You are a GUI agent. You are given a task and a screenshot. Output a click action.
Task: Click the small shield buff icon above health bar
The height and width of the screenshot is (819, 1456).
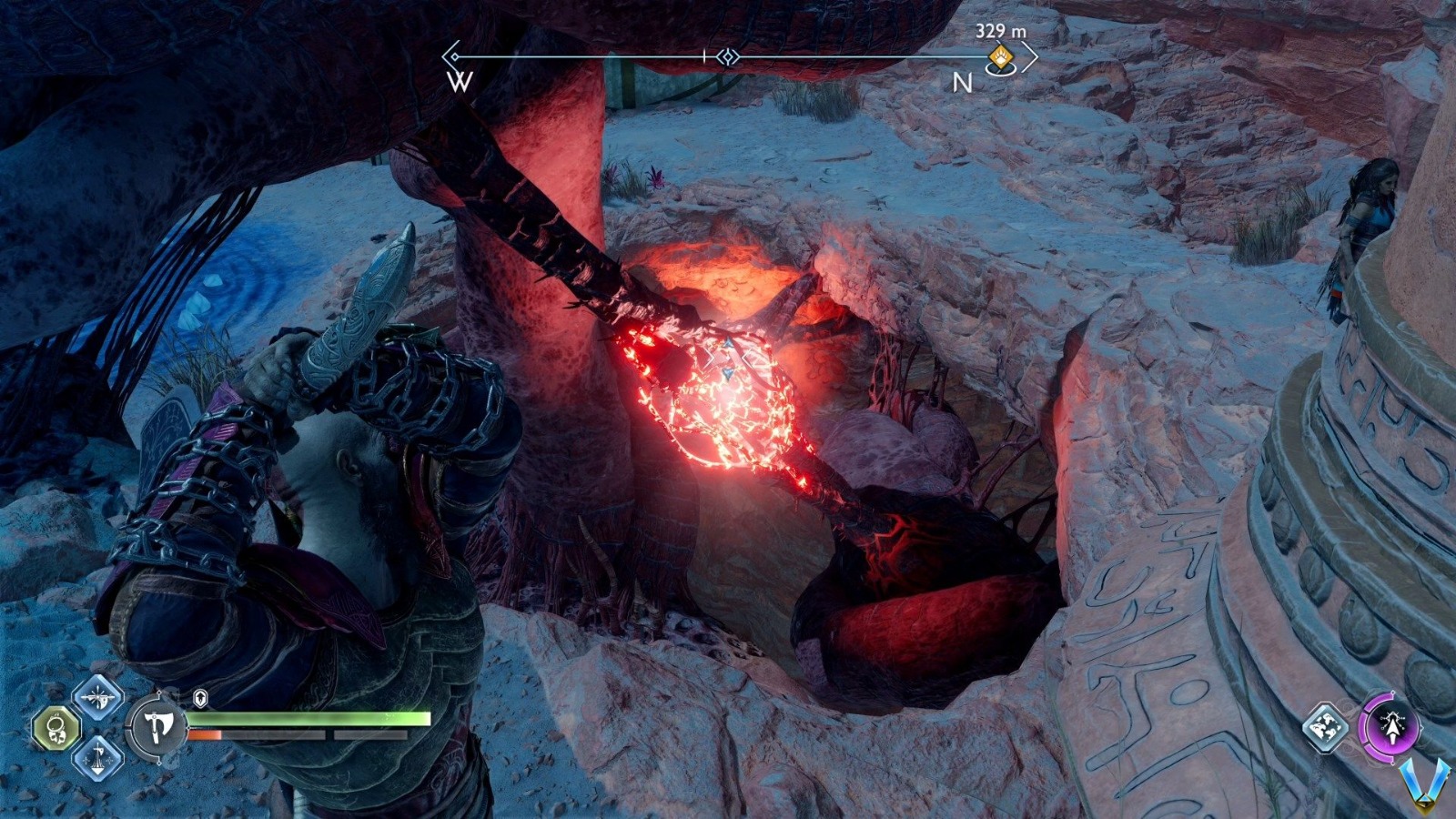(x=201, y=698)
